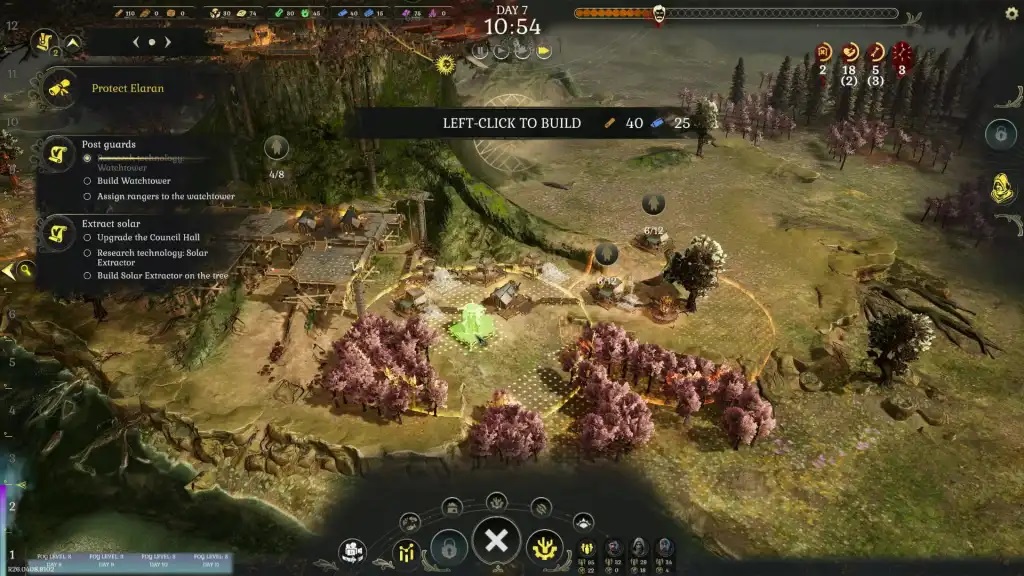Open the yellow branching-bars menu button

pyautogui.click(x=407, y=550)
